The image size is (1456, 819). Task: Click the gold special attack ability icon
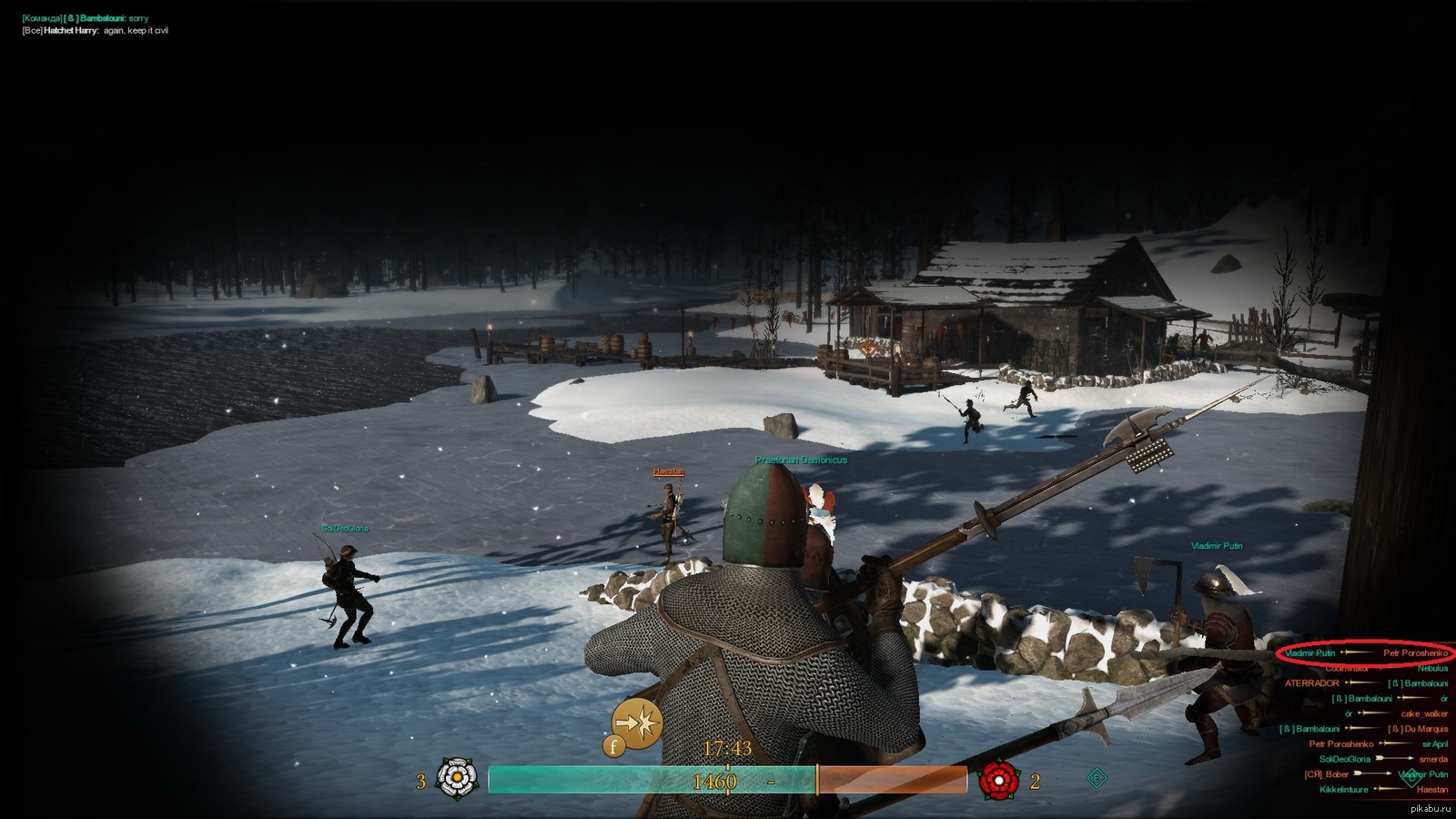pyautogui.click(x=637, y=723)
